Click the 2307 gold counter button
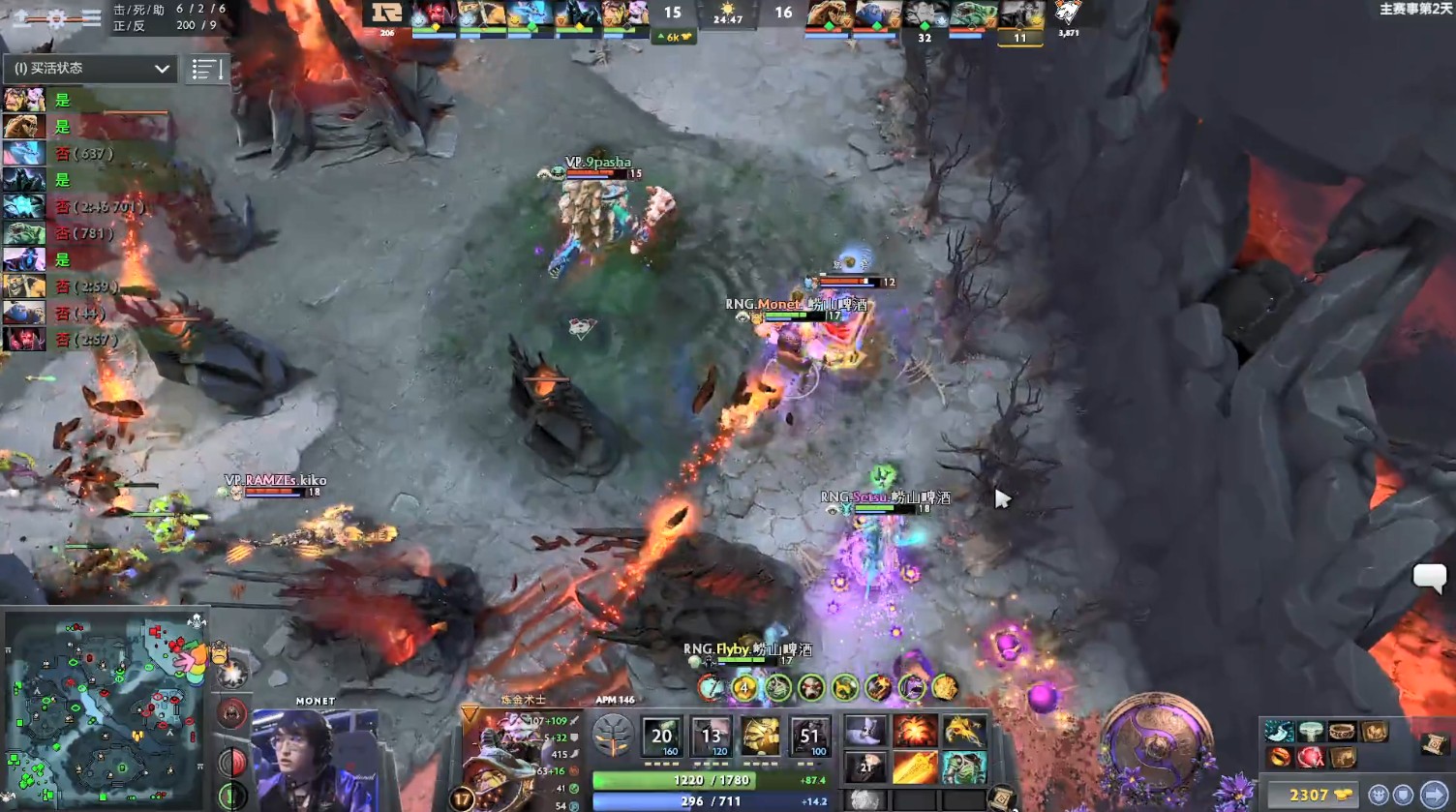Screen dimensions: 1456x812 pos(1312,794)
